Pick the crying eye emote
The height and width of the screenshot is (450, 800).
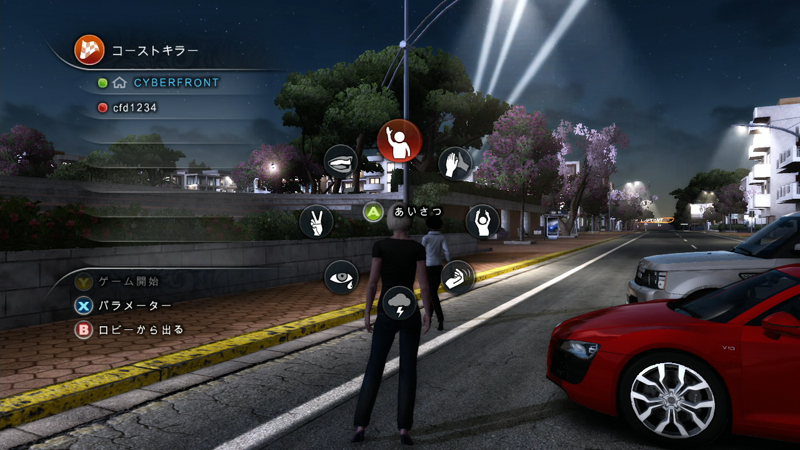tap(341, 276)
